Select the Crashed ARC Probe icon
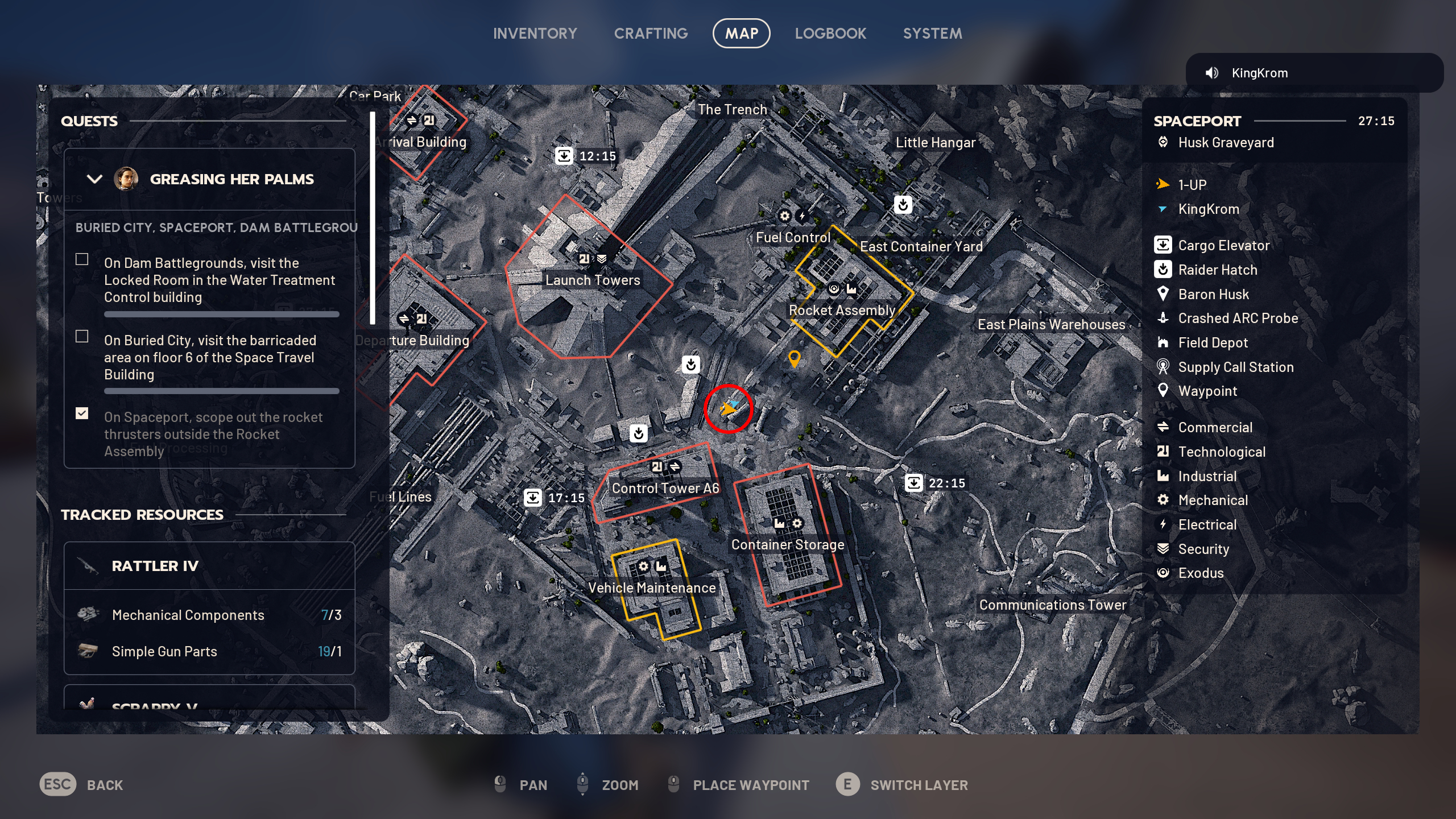 1163,318
